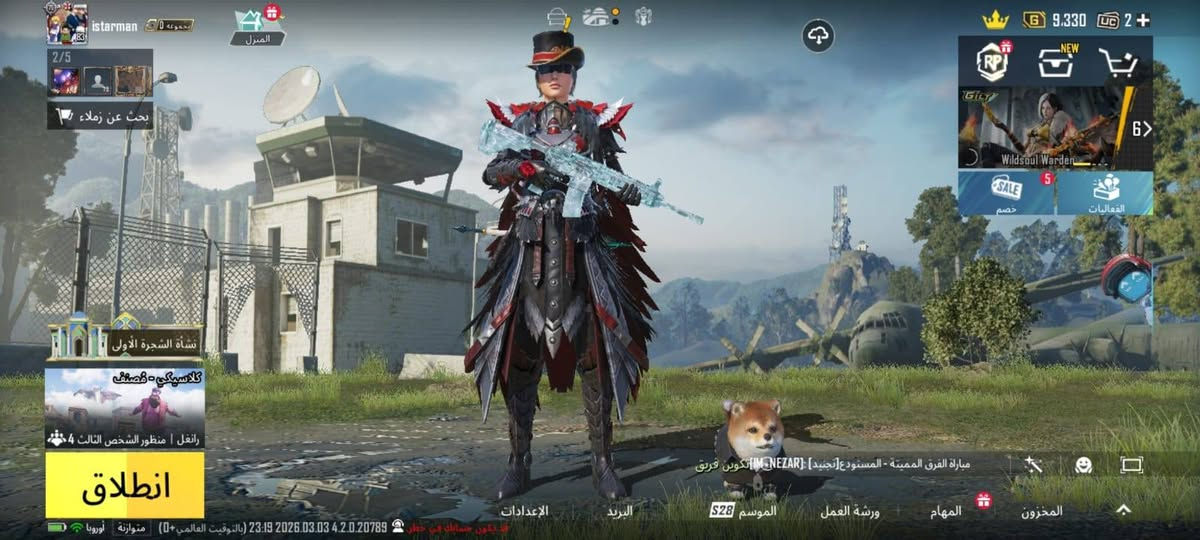Go to المنزل home button
The image size is (1200, 540).
(257, 27)
